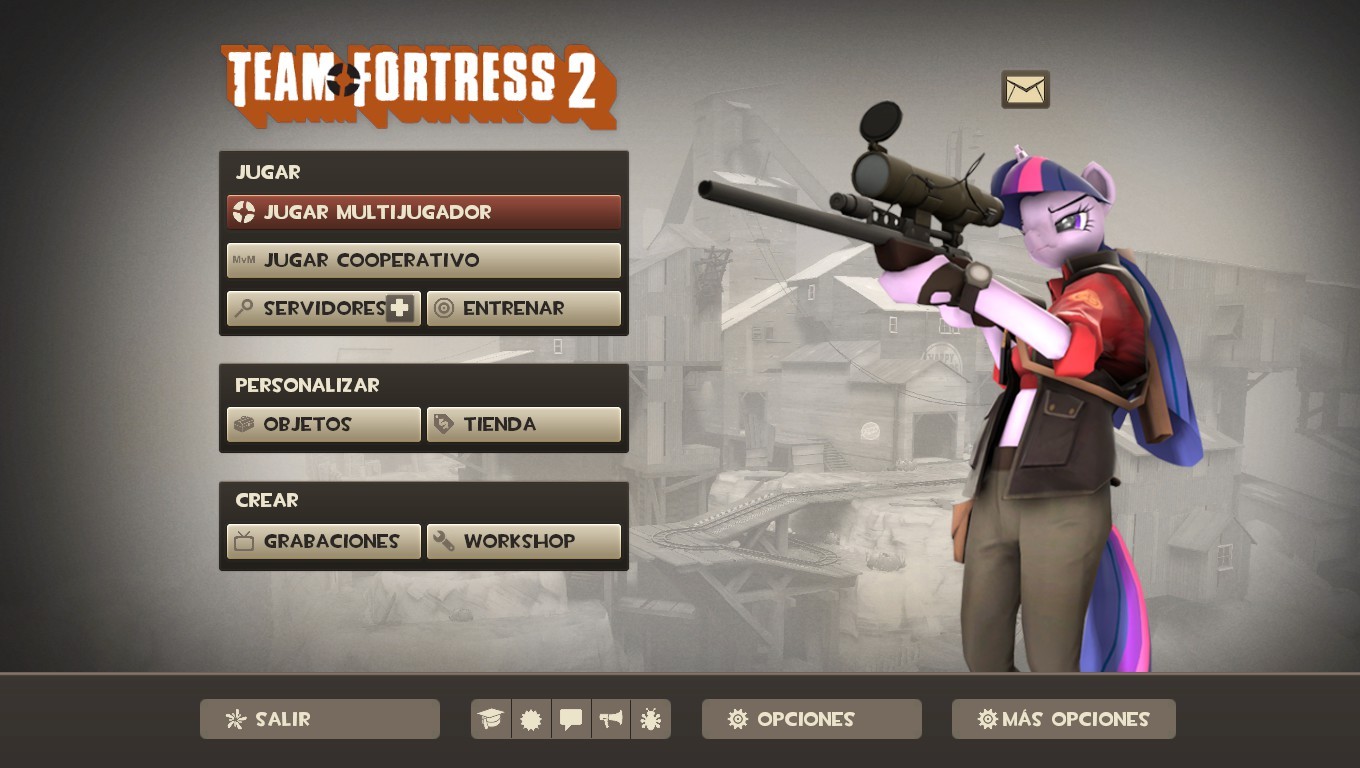Viewport: 1360px width, 768px height.
Task: Start a game with Jugar Multijugador
Action: [x=424, y=212]
